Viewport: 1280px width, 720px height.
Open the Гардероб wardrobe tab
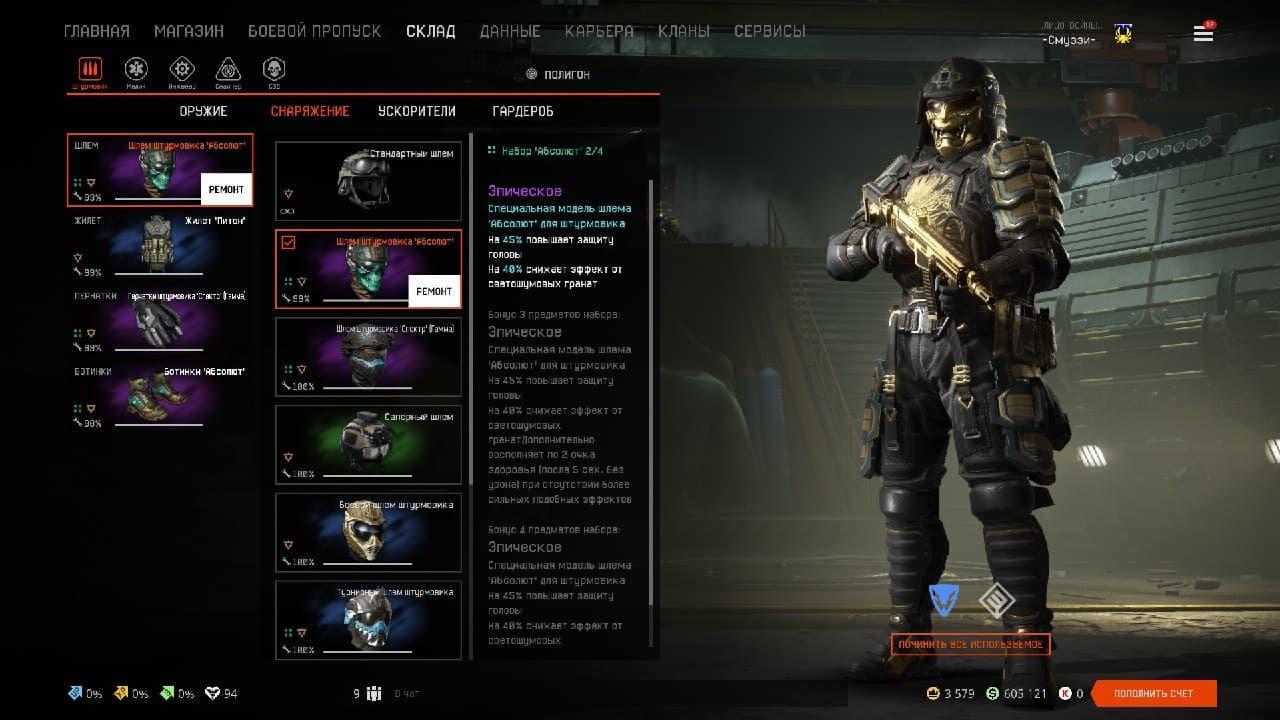coord(523,111)
